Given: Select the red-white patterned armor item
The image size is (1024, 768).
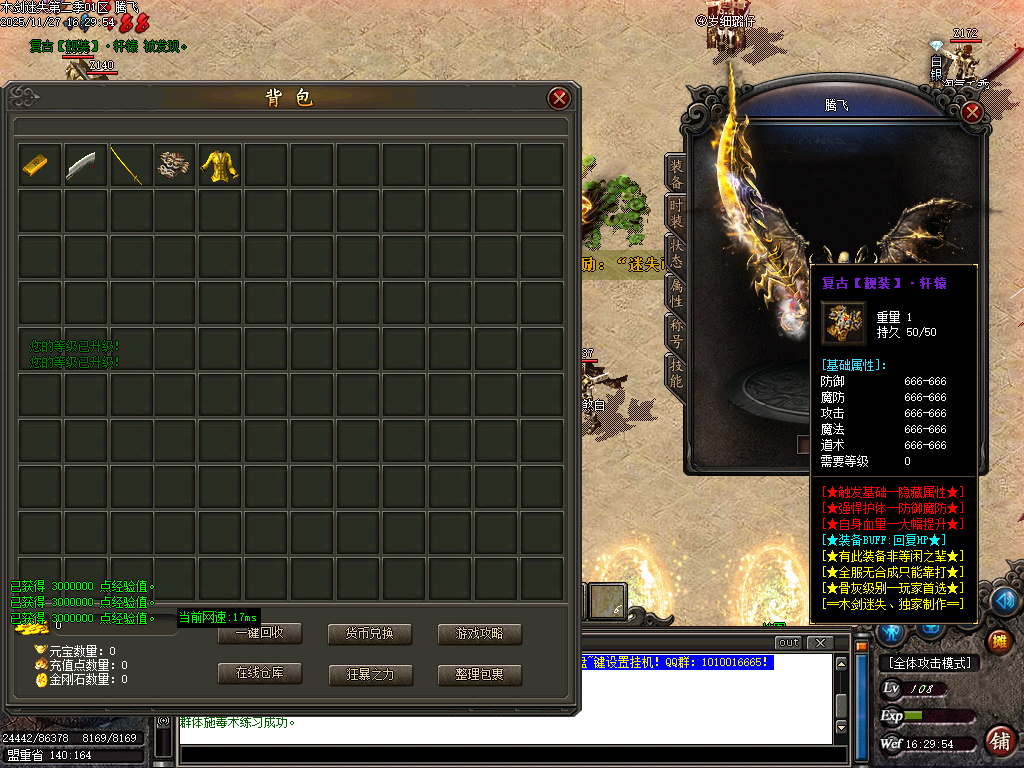Looking at the screenshot, I should pos(172,165).
